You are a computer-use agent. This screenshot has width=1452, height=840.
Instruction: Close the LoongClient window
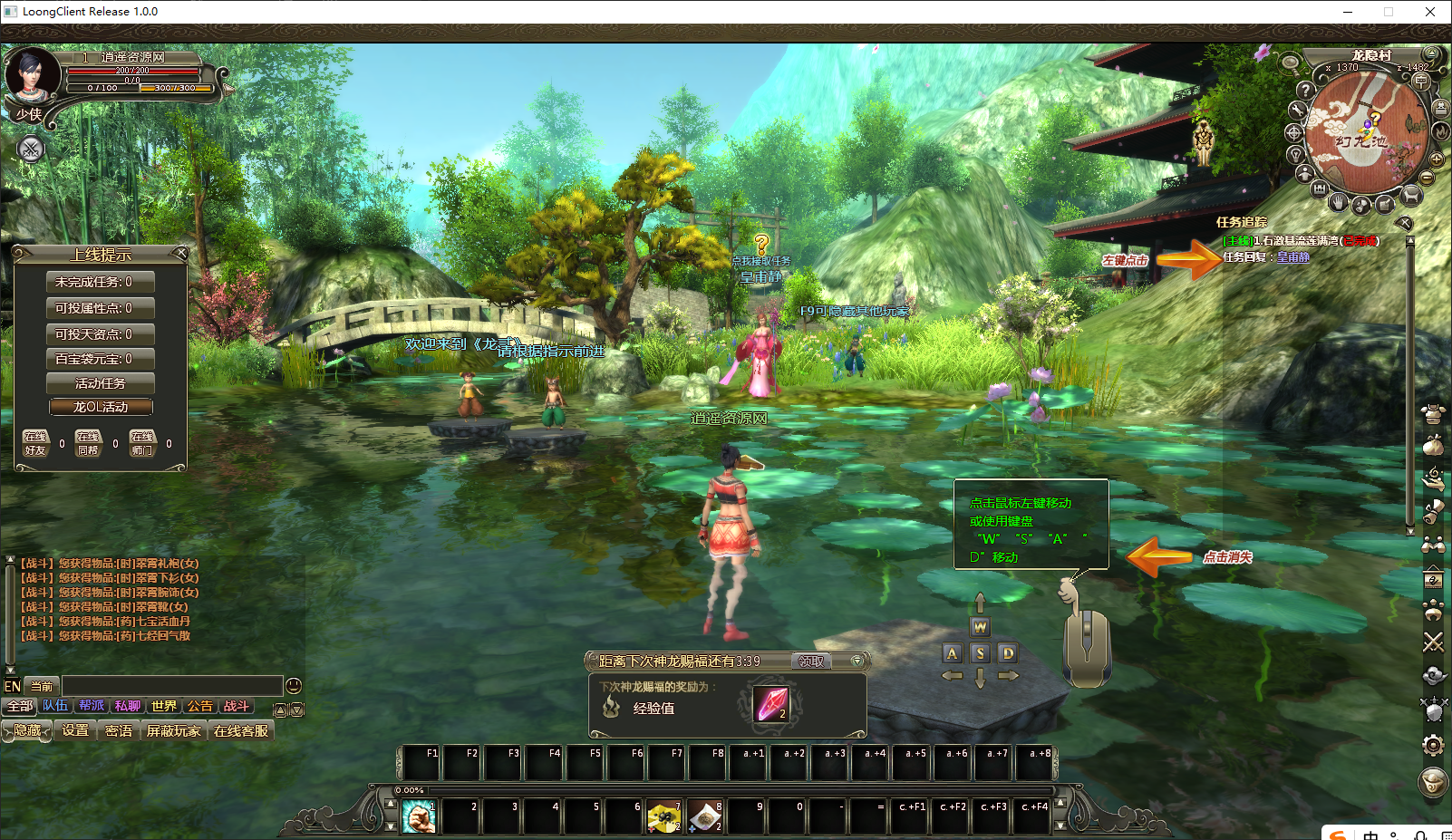click(1430, 12)
